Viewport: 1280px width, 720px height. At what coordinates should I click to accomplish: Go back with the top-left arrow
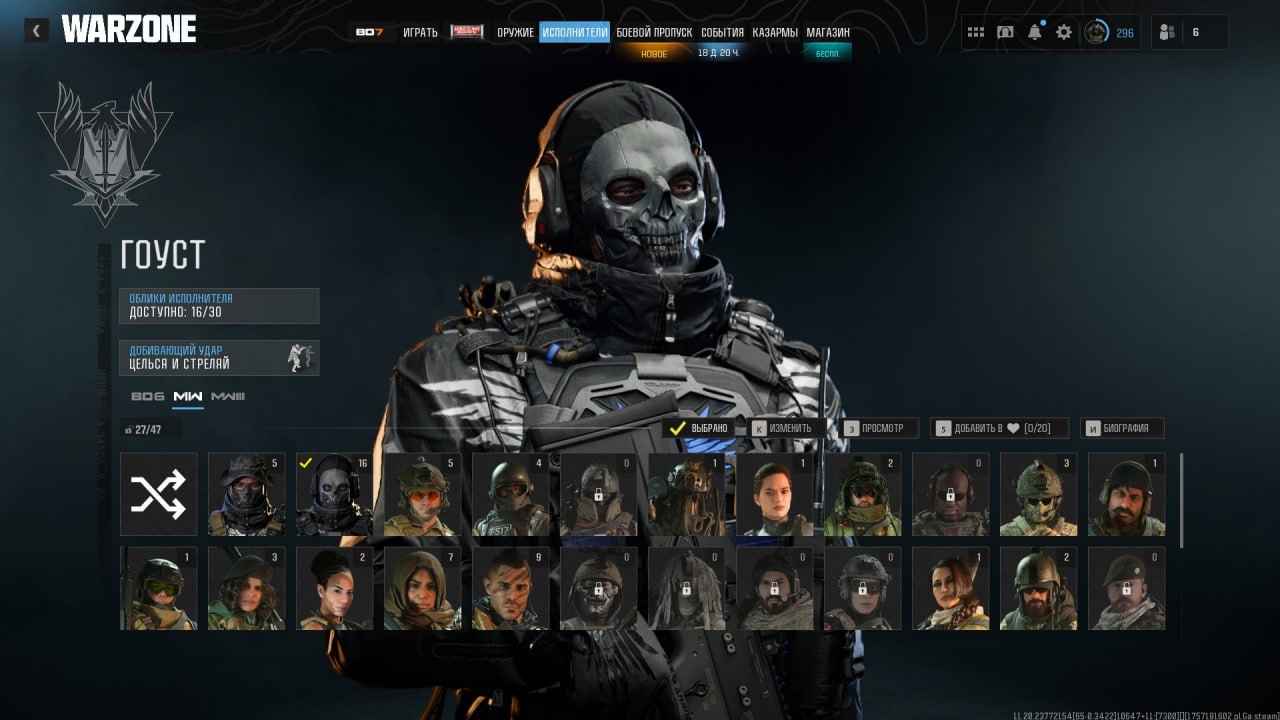tap(36, 31)
